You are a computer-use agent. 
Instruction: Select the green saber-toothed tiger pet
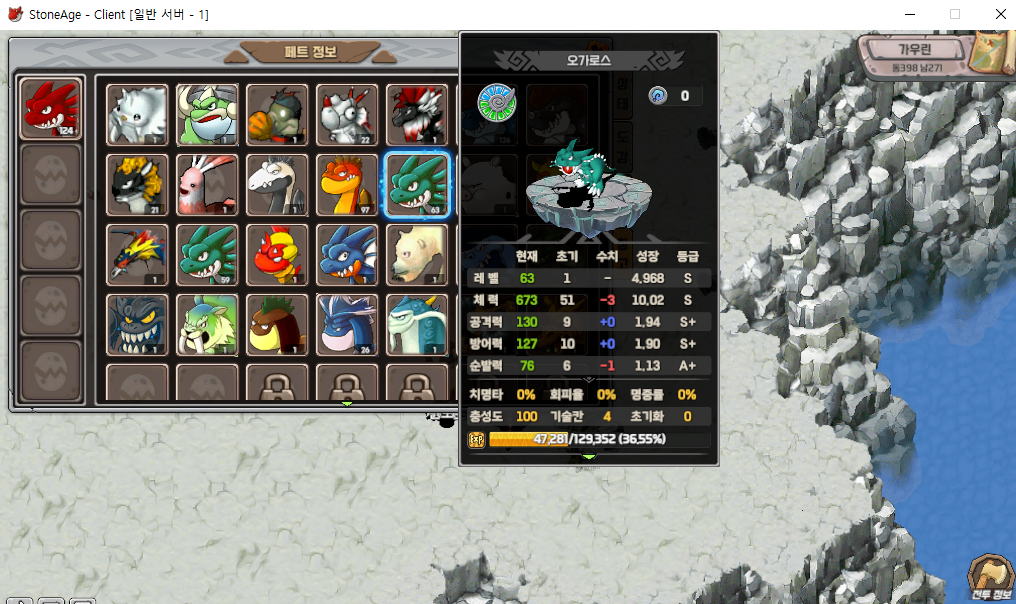click(208, 325)
